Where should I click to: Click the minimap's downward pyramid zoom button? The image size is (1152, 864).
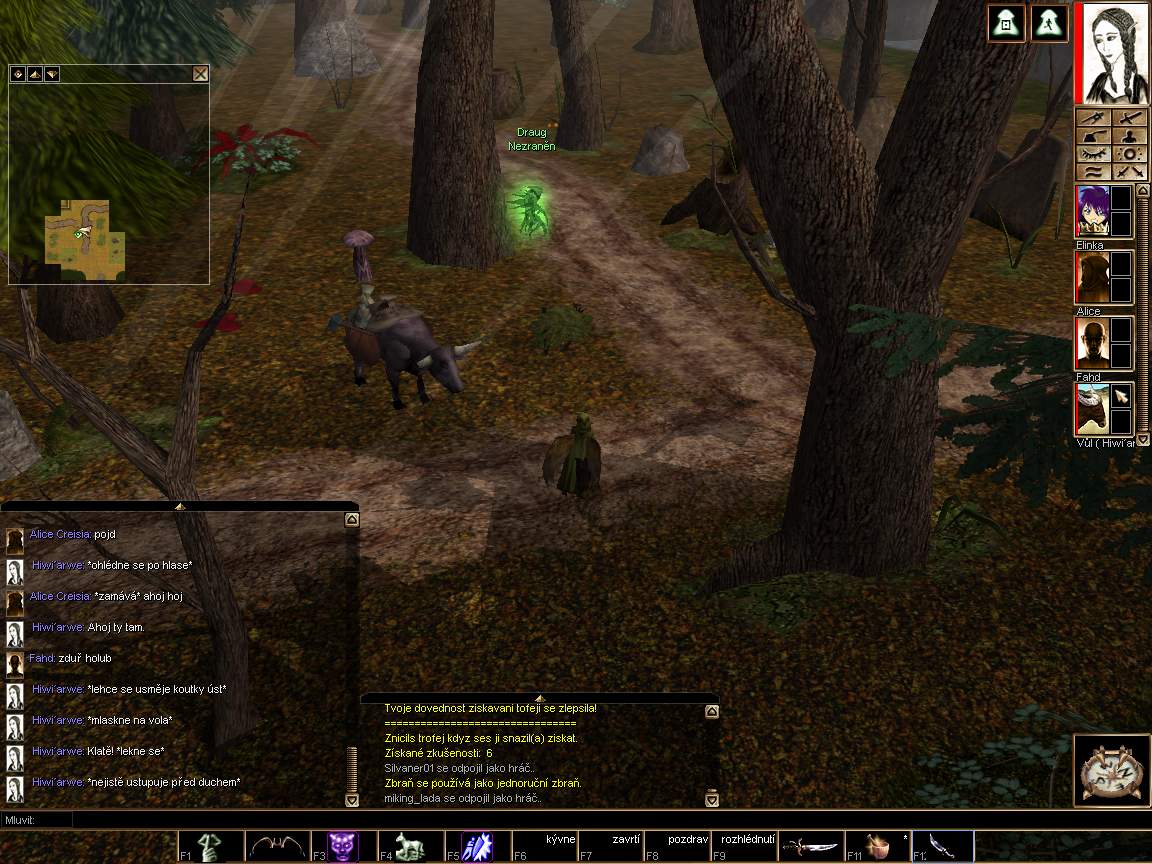click(x=51, y=73)
